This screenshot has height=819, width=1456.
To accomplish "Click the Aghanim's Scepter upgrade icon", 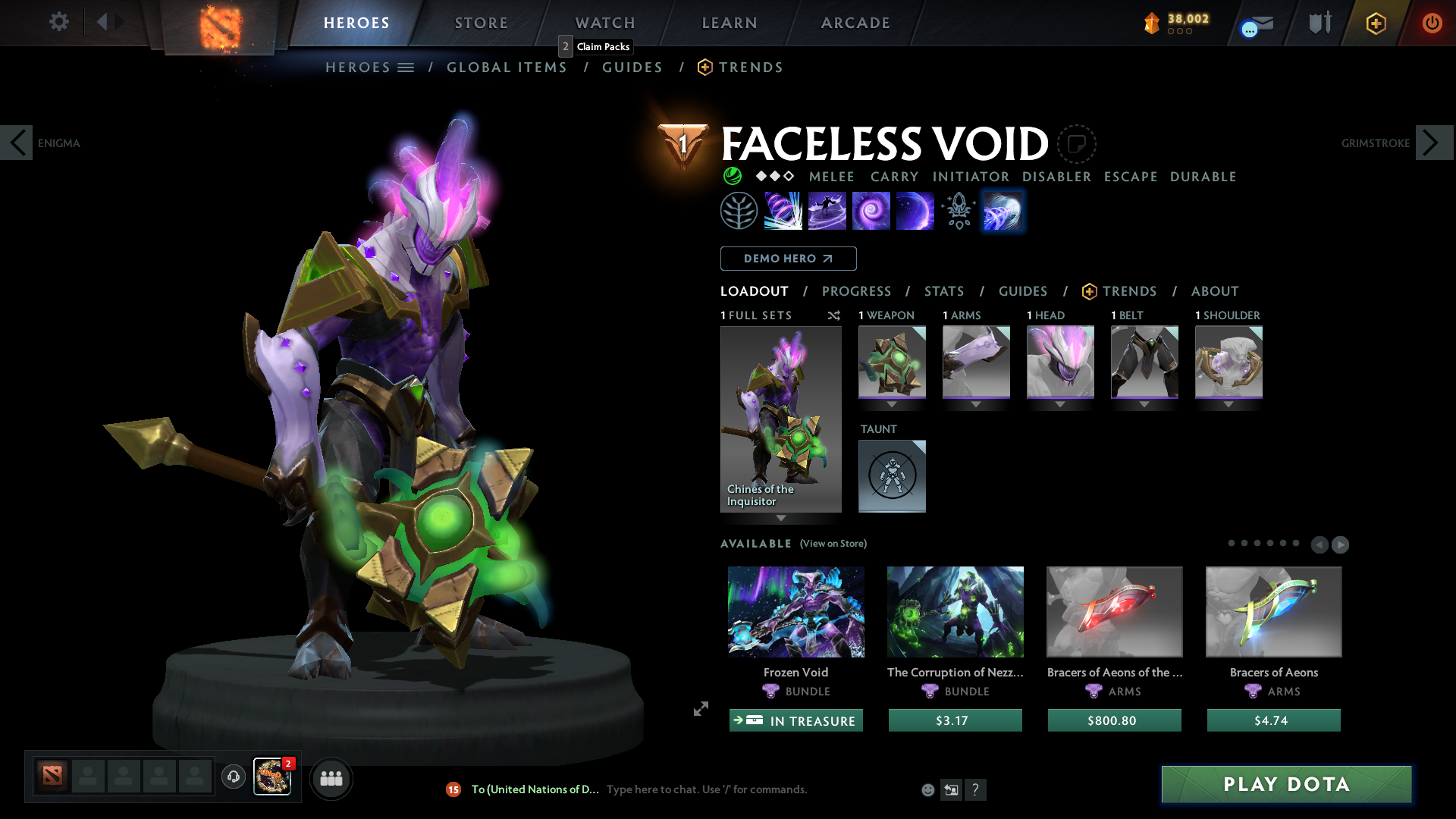I will pos(958,210).
